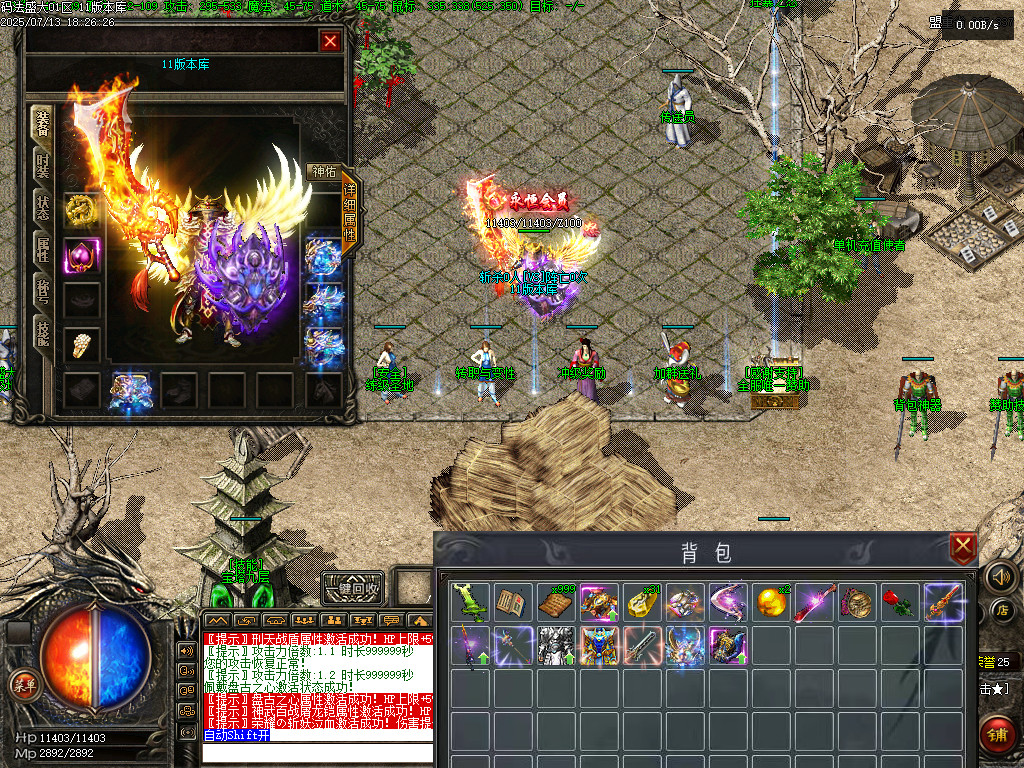
Task: Click the golden orb item x2
Action: coord(772,603)
